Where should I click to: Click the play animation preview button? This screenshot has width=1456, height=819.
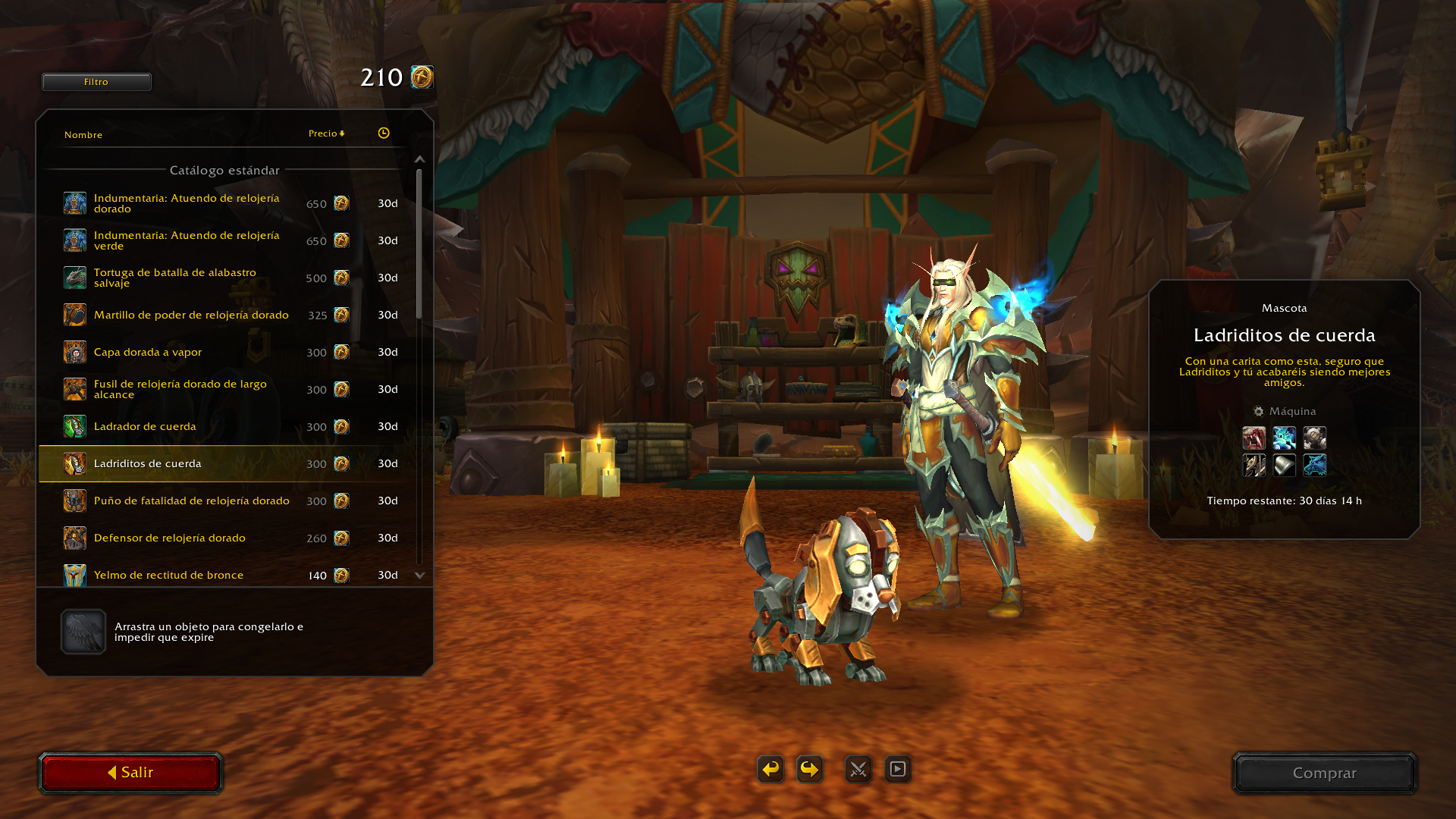[x=898, y=769]
